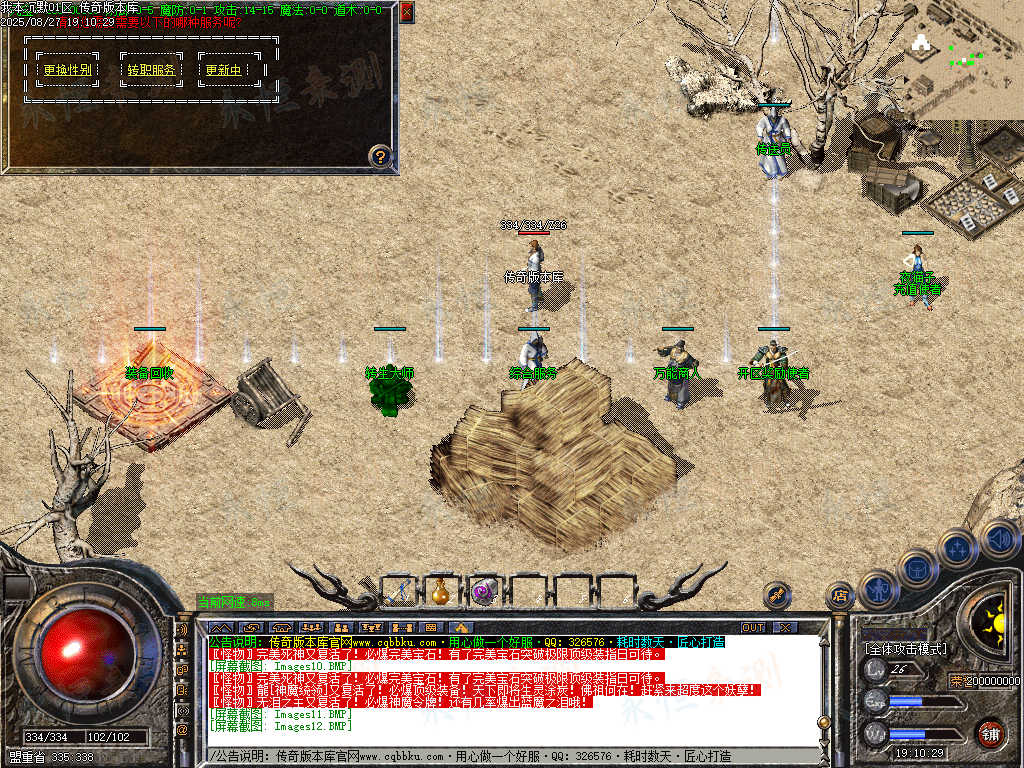Select the purple scroll hotbar item

485,591
